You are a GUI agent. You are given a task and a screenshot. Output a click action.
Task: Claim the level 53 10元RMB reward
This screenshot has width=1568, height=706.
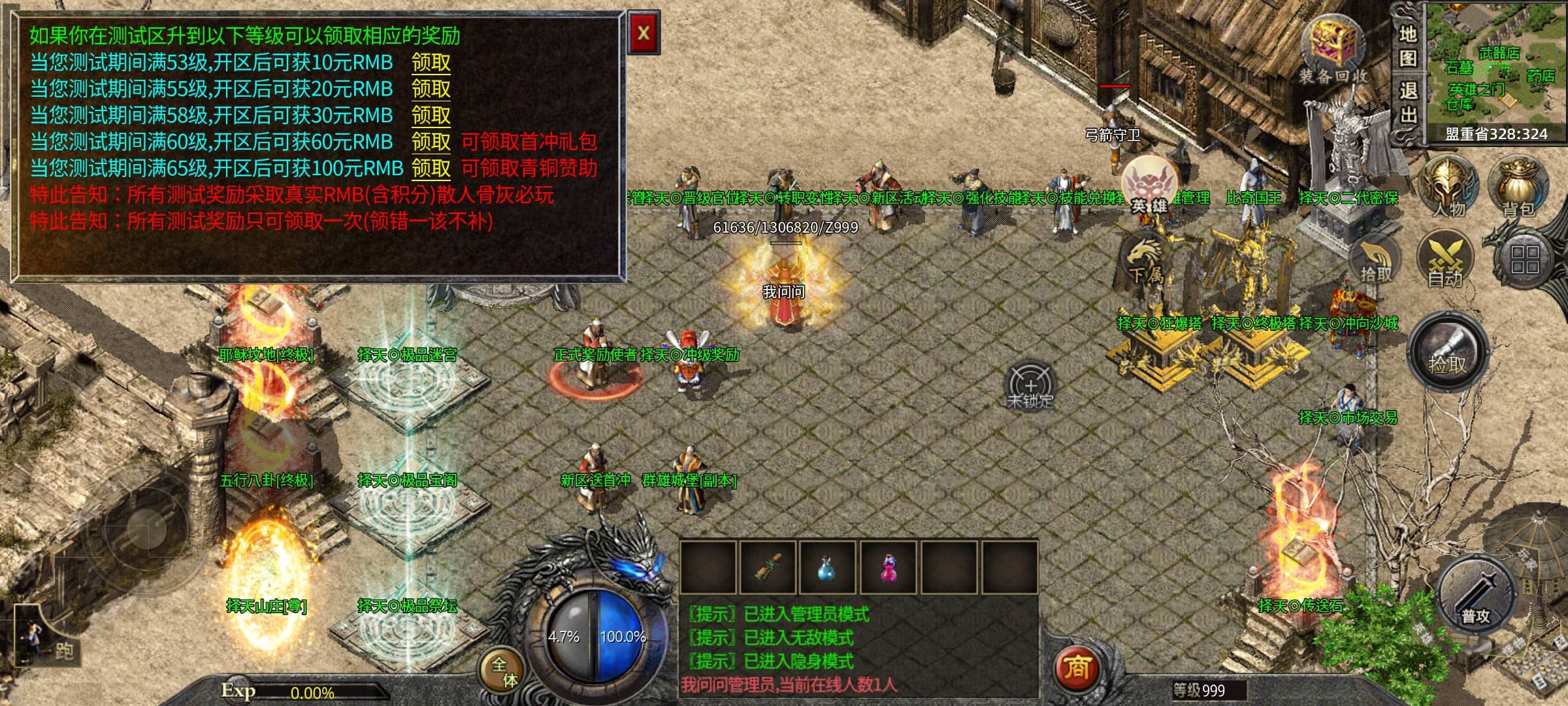pos(431,63)
